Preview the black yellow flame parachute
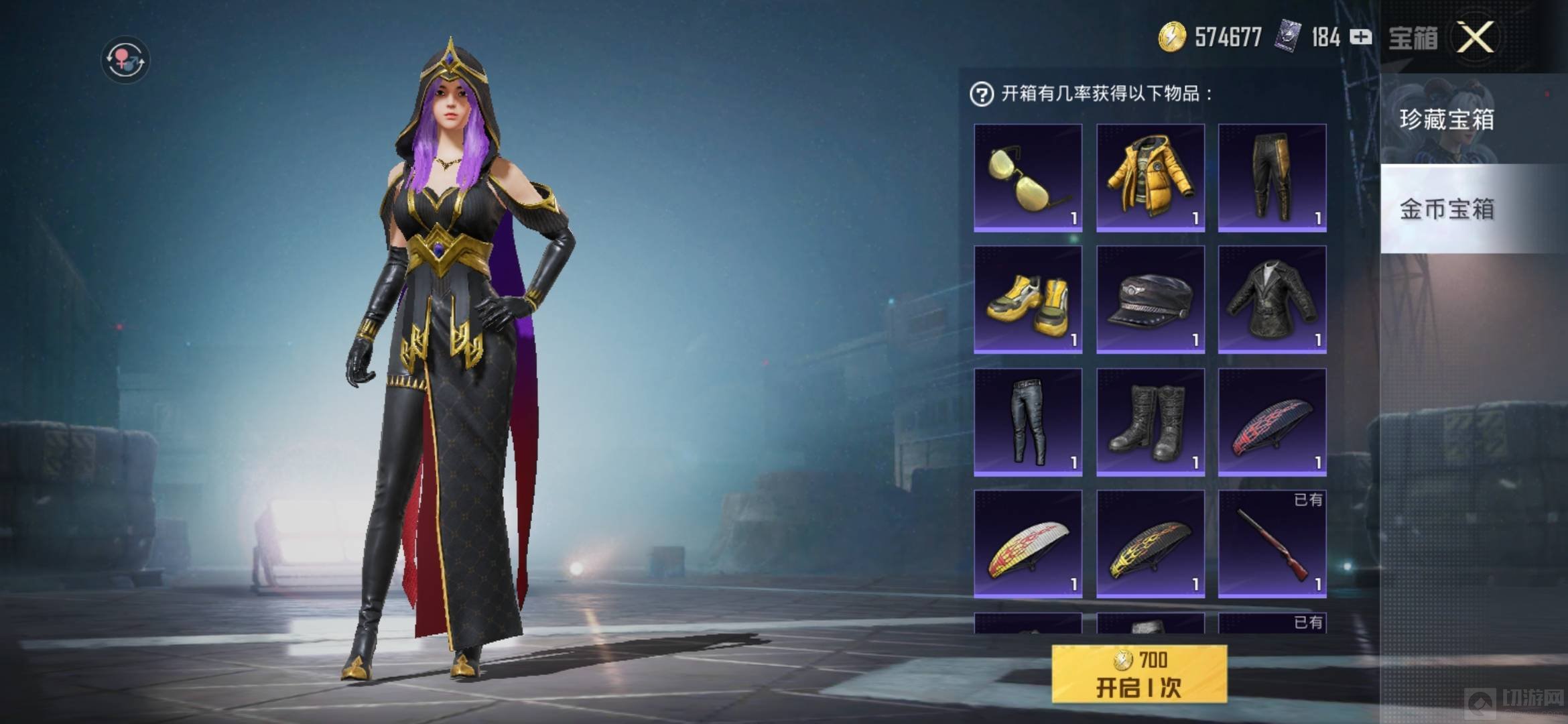1568x724 pixels. (x=1150, y=544)
